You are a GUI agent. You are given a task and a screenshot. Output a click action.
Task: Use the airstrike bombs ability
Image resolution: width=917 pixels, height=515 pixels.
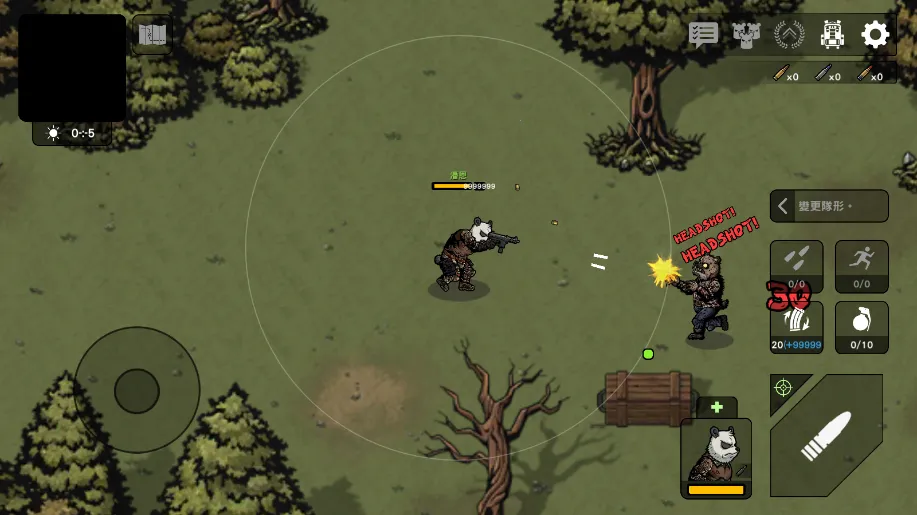tap(796, 264)
